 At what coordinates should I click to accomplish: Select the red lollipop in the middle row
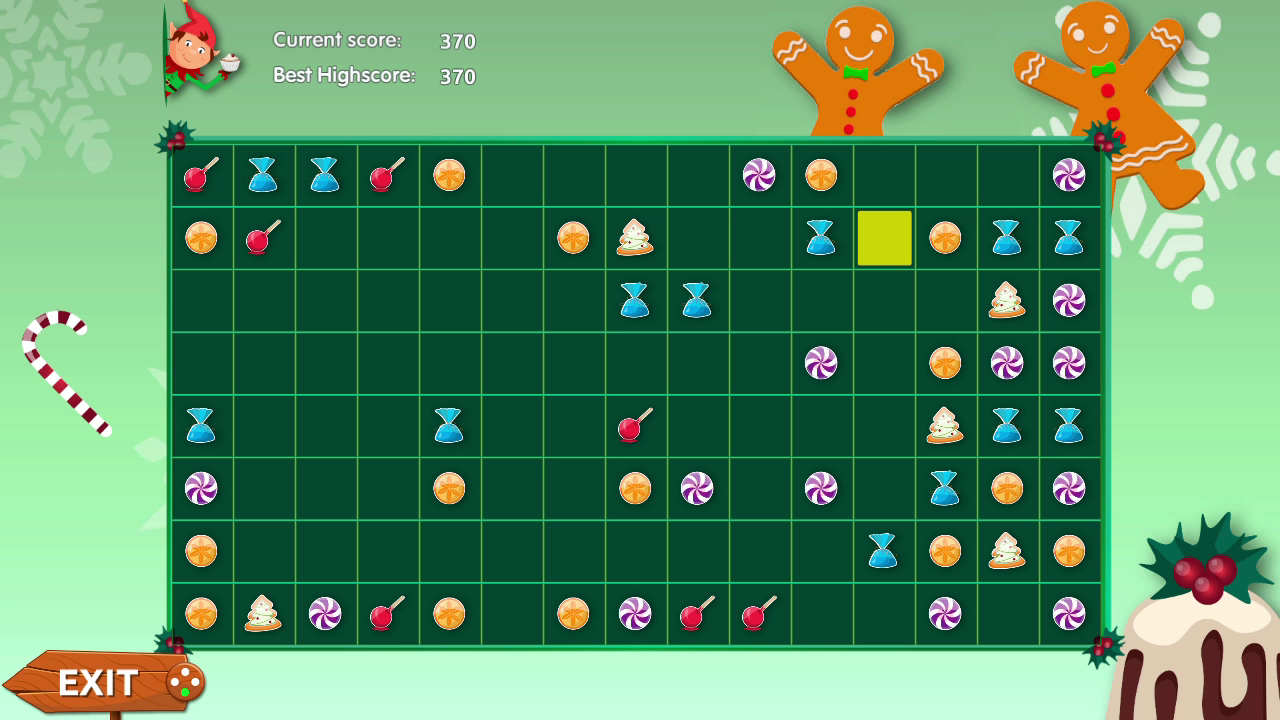pos(635,425)
